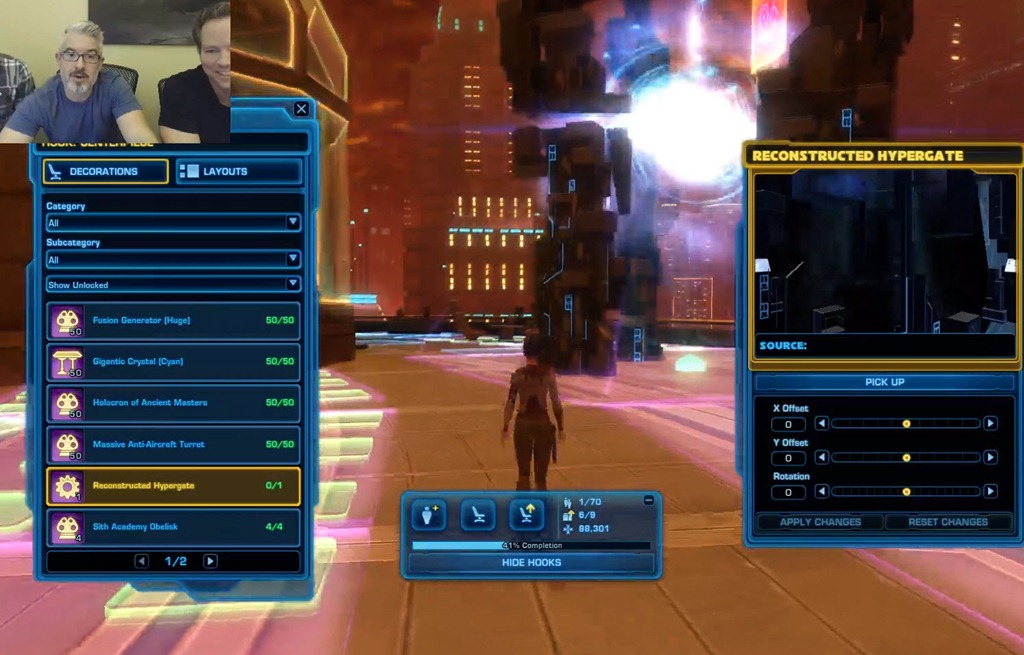Viewport: 1024px width, 655px height.
Task: Switch to the Decorations tab
Action: [x=105, y=172]
